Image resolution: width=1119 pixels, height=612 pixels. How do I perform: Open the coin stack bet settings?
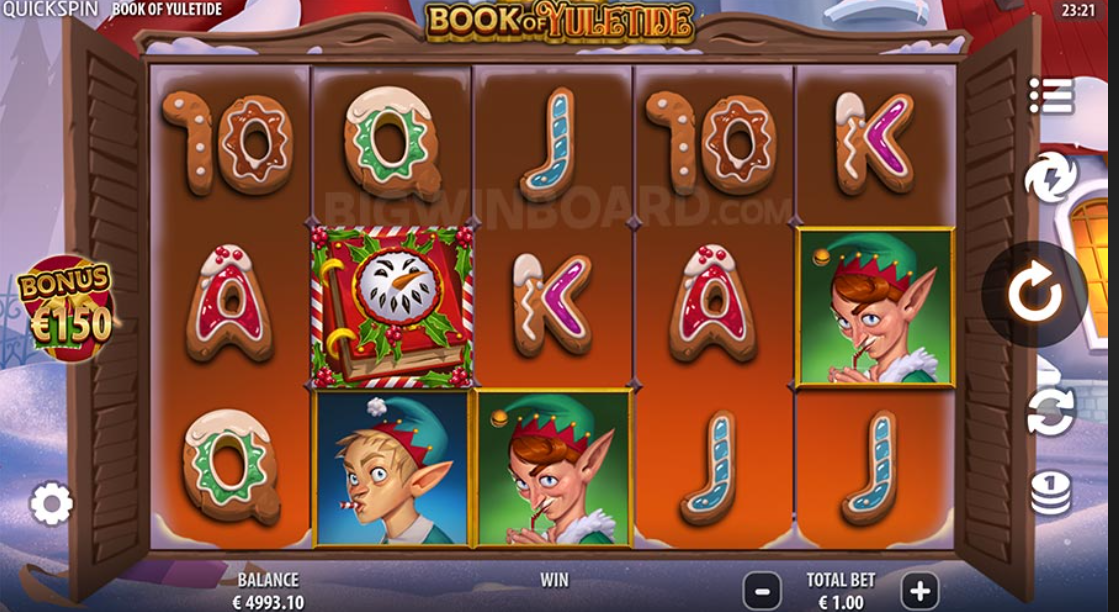click(1051, 492)
